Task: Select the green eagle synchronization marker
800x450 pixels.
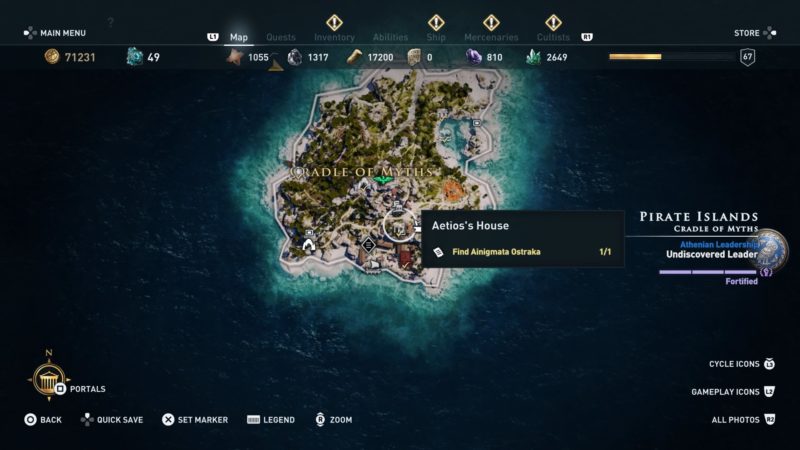Action: [380, 179]
